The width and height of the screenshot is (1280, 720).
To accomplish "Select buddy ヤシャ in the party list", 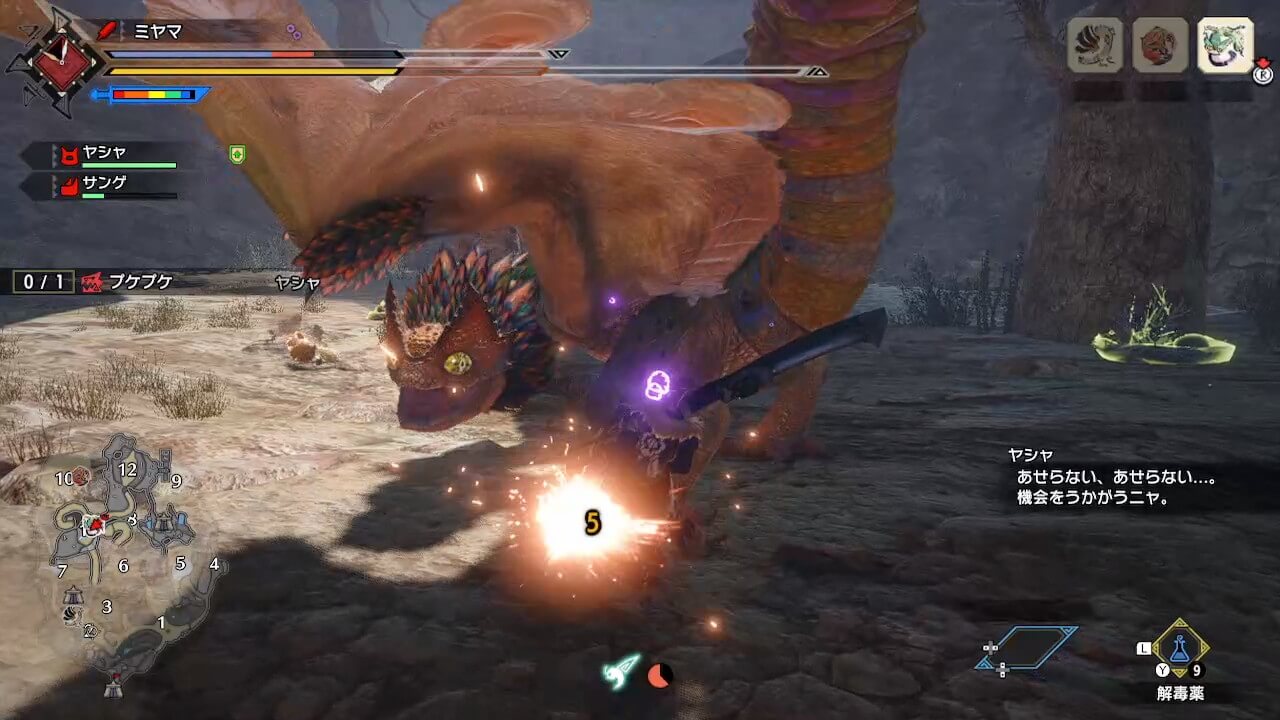I will [105, 155].
